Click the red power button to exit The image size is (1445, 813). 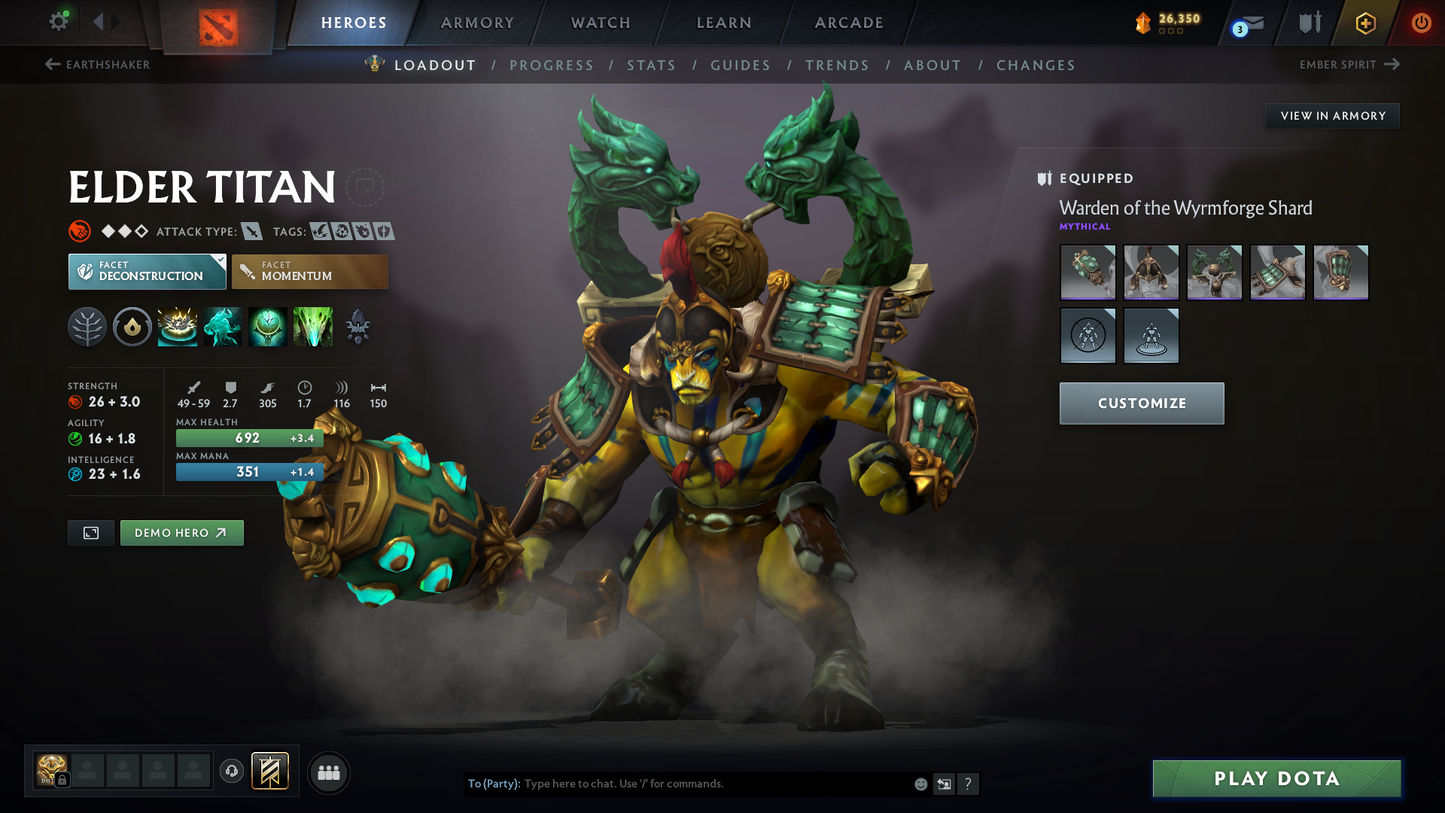(x=1420, y=22)
